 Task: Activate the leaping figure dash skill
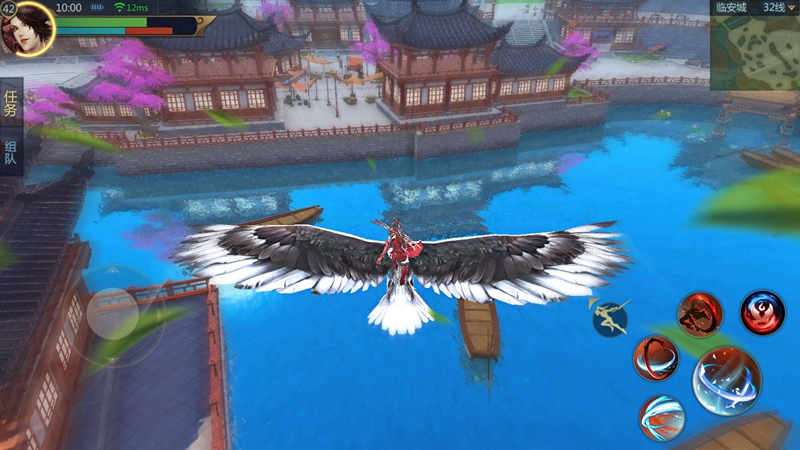pos(609,317)
